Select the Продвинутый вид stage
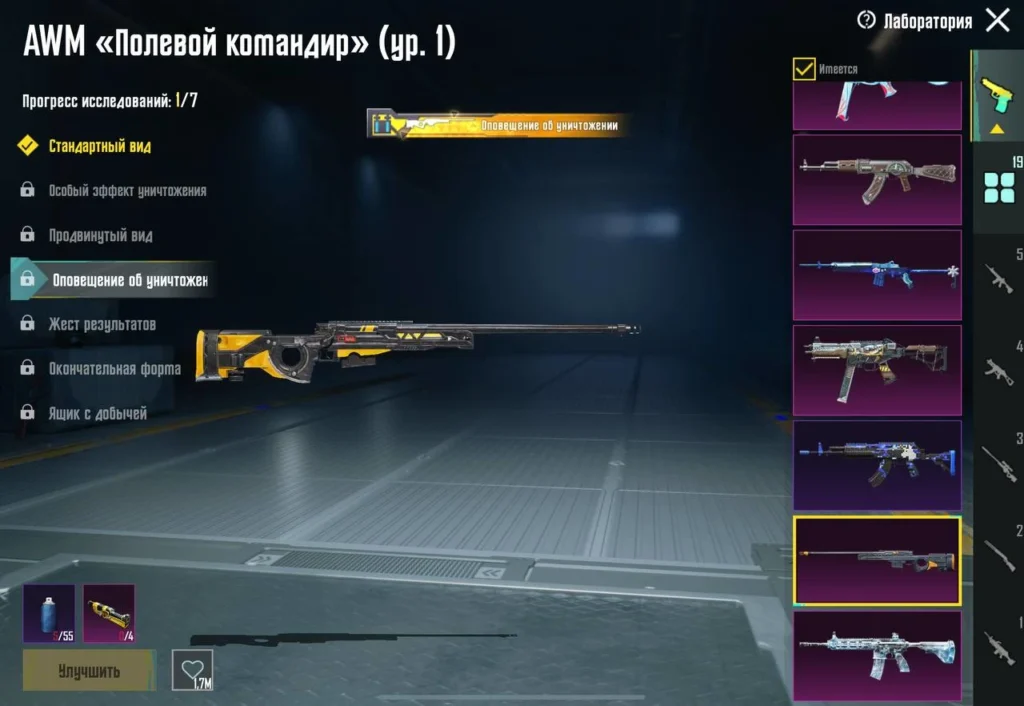This screenshot has height=706, width=1024. [x=100, y=235]
